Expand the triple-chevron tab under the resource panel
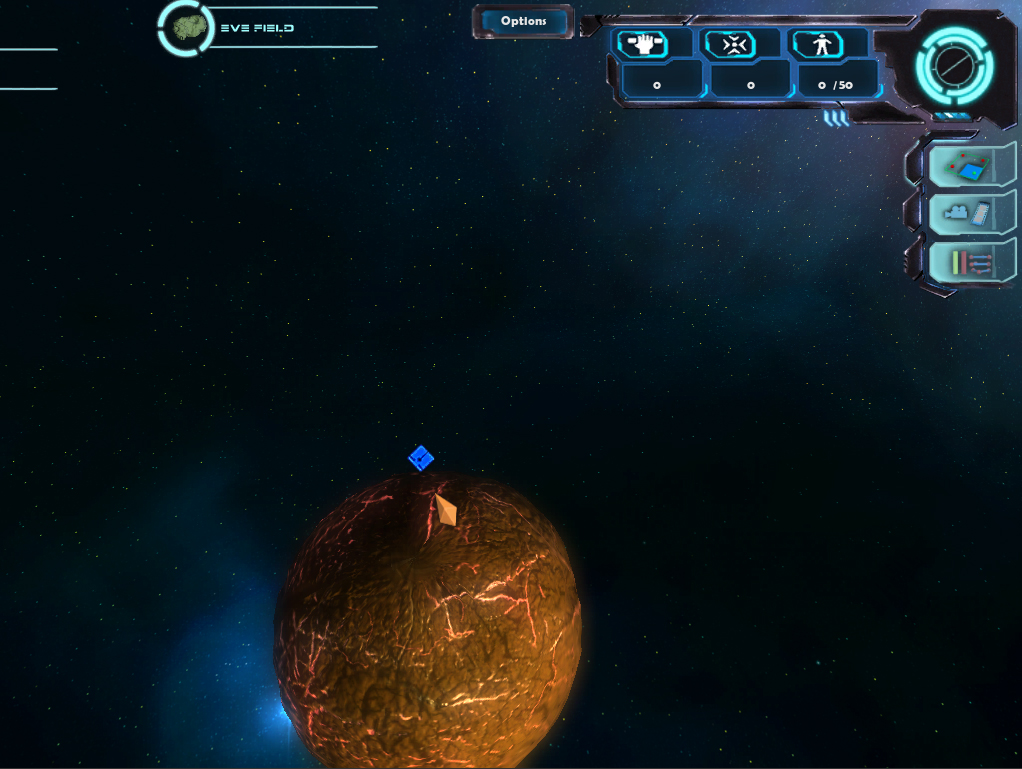 click(836, 119)
